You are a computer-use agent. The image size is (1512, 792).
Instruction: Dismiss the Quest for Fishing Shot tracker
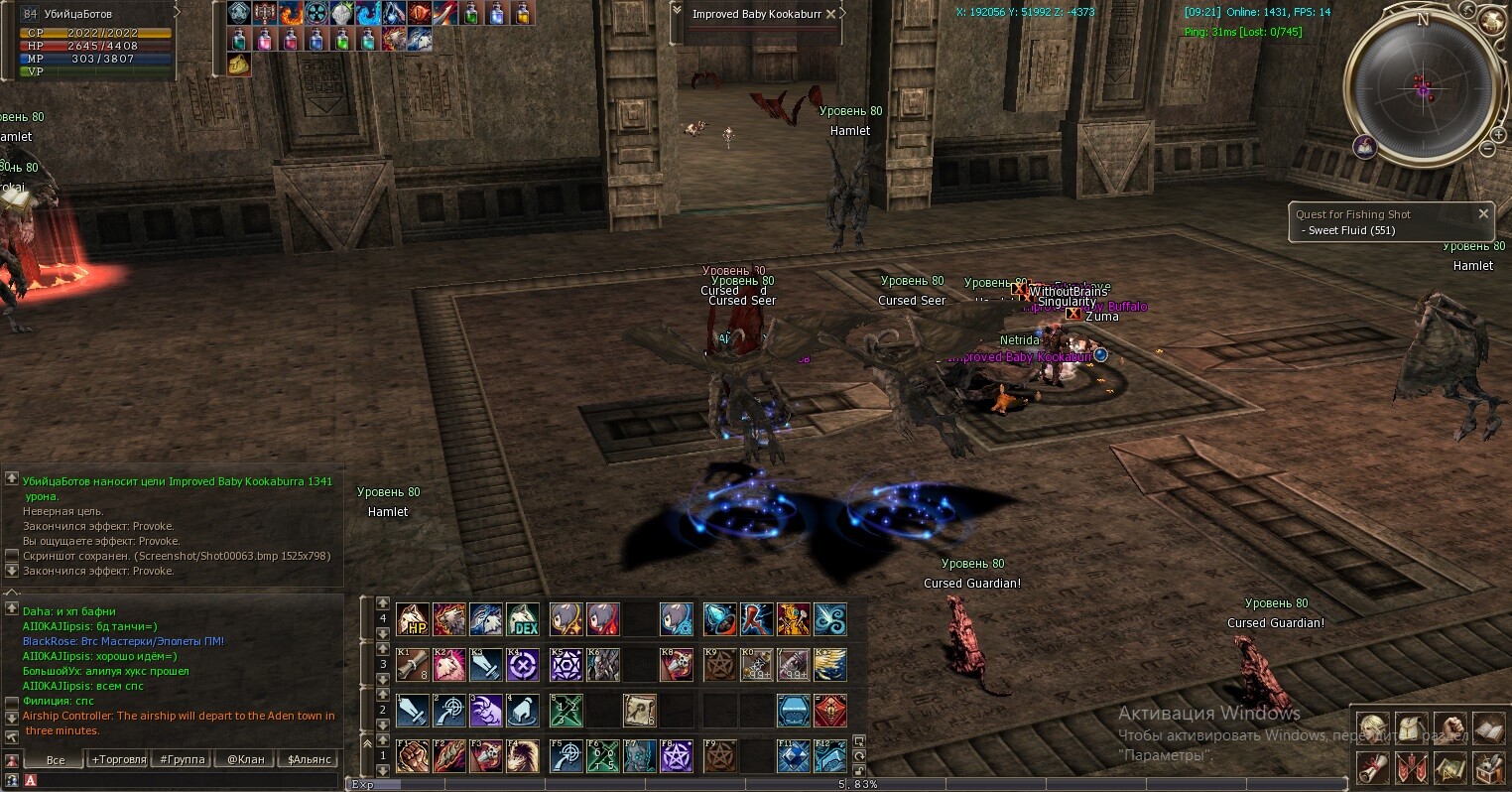1483,213
